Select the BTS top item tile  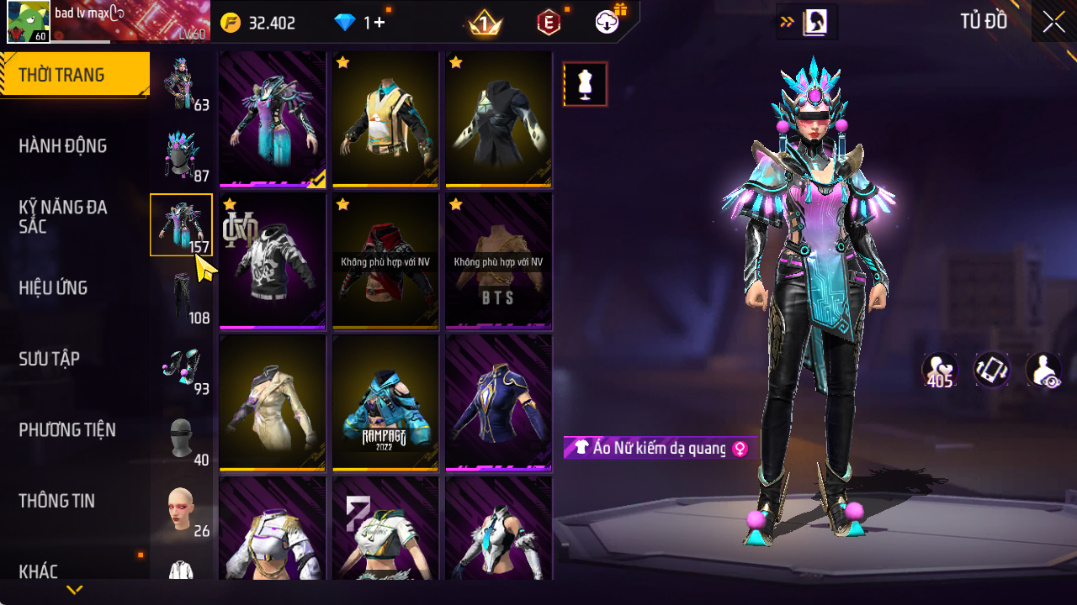498,260
